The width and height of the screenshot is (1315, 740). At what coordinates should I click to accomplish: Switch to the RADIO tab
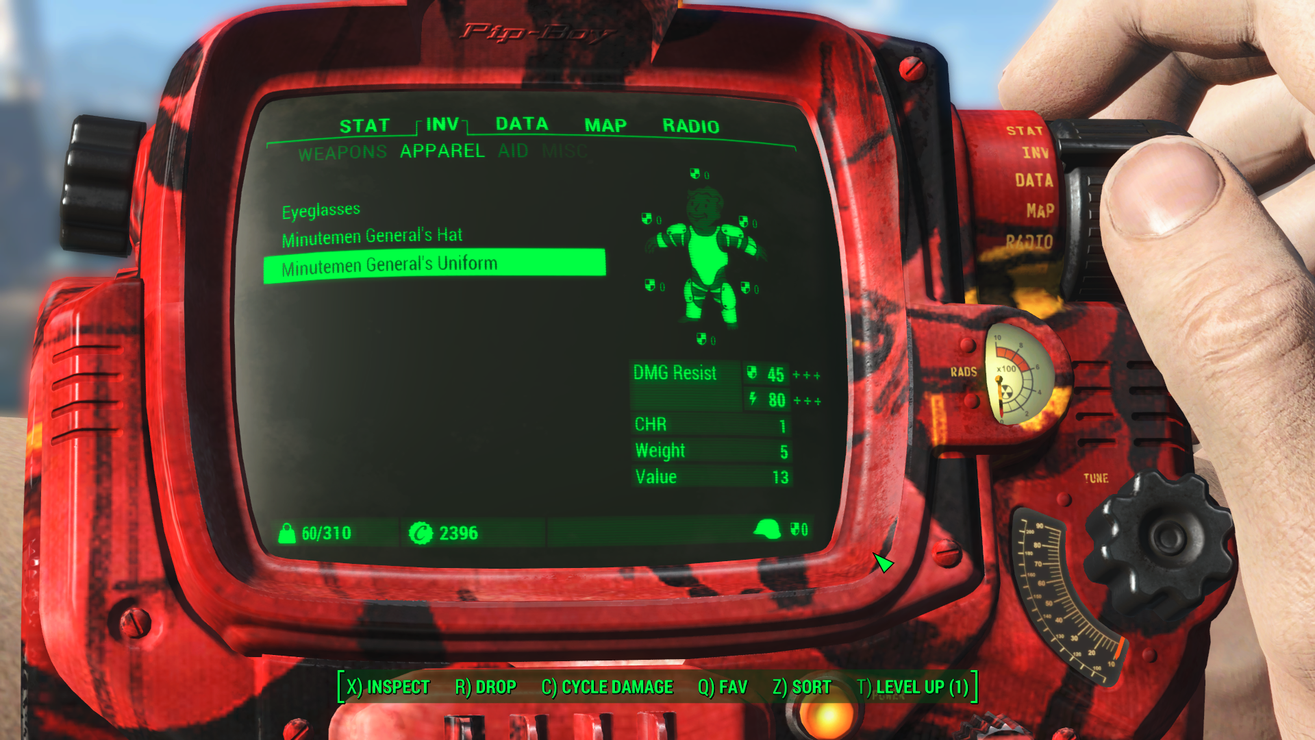[x=690, y=126]
